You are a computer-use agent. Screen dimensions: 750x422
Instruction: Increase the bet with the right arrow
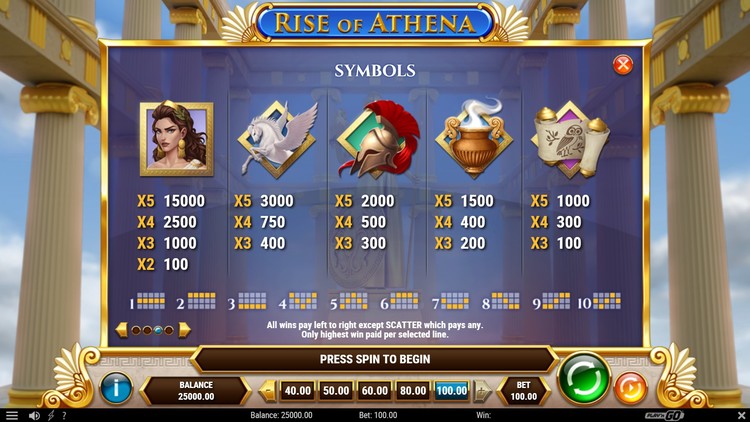pyautogui.click(x=483, y=391)
